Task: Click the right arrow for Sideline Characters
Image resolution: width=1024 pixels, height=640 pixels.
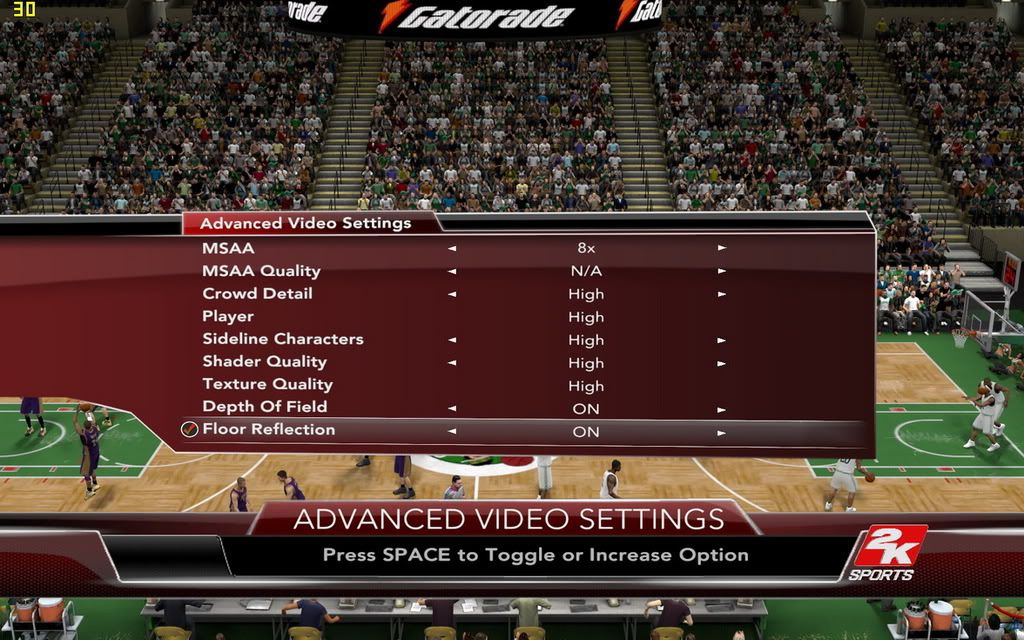Action: 721,340
